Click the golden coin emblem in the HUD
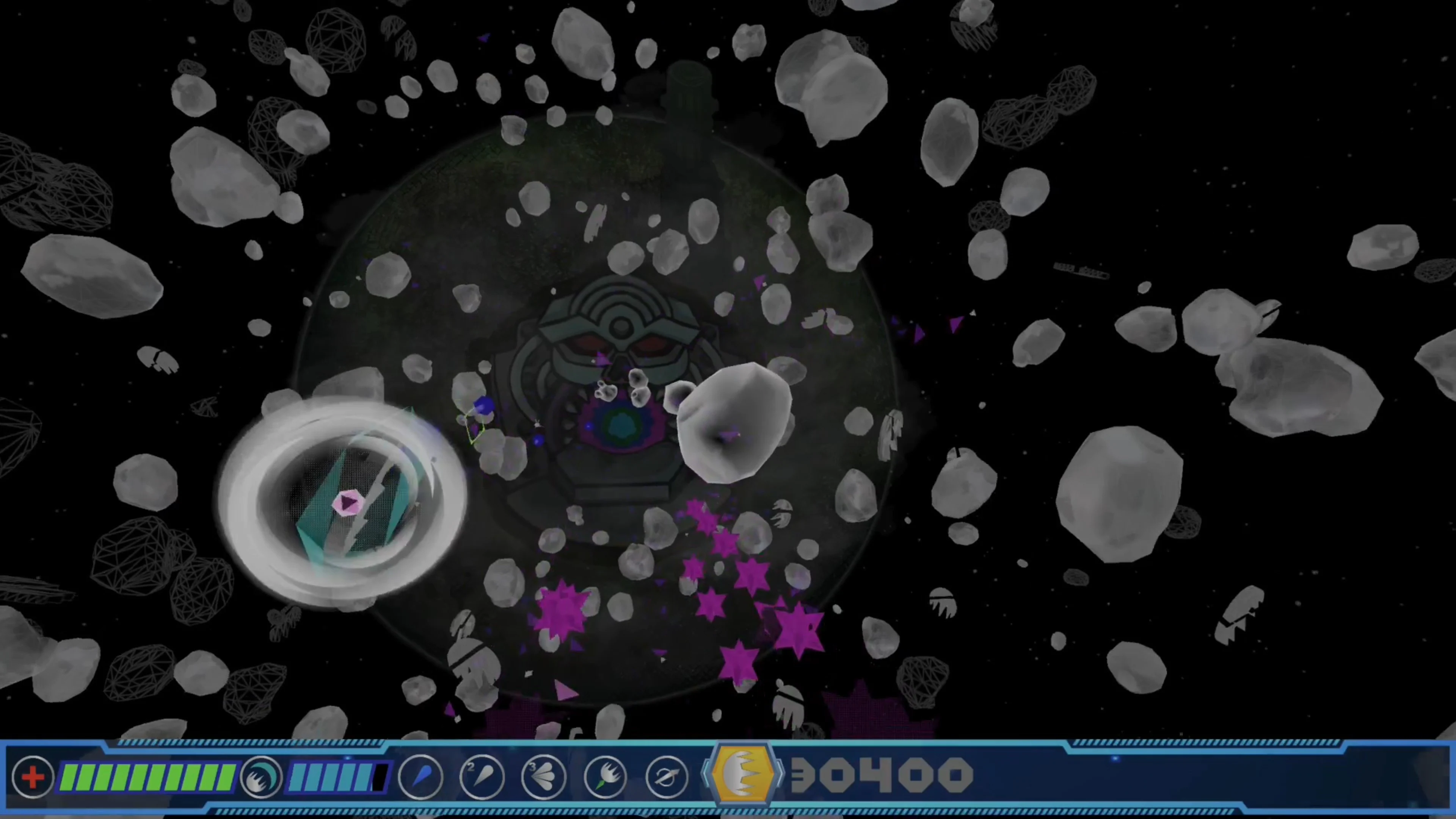The width and height of the screenshot is (1456, 819). pyautogui.click(x=743, y=775)
